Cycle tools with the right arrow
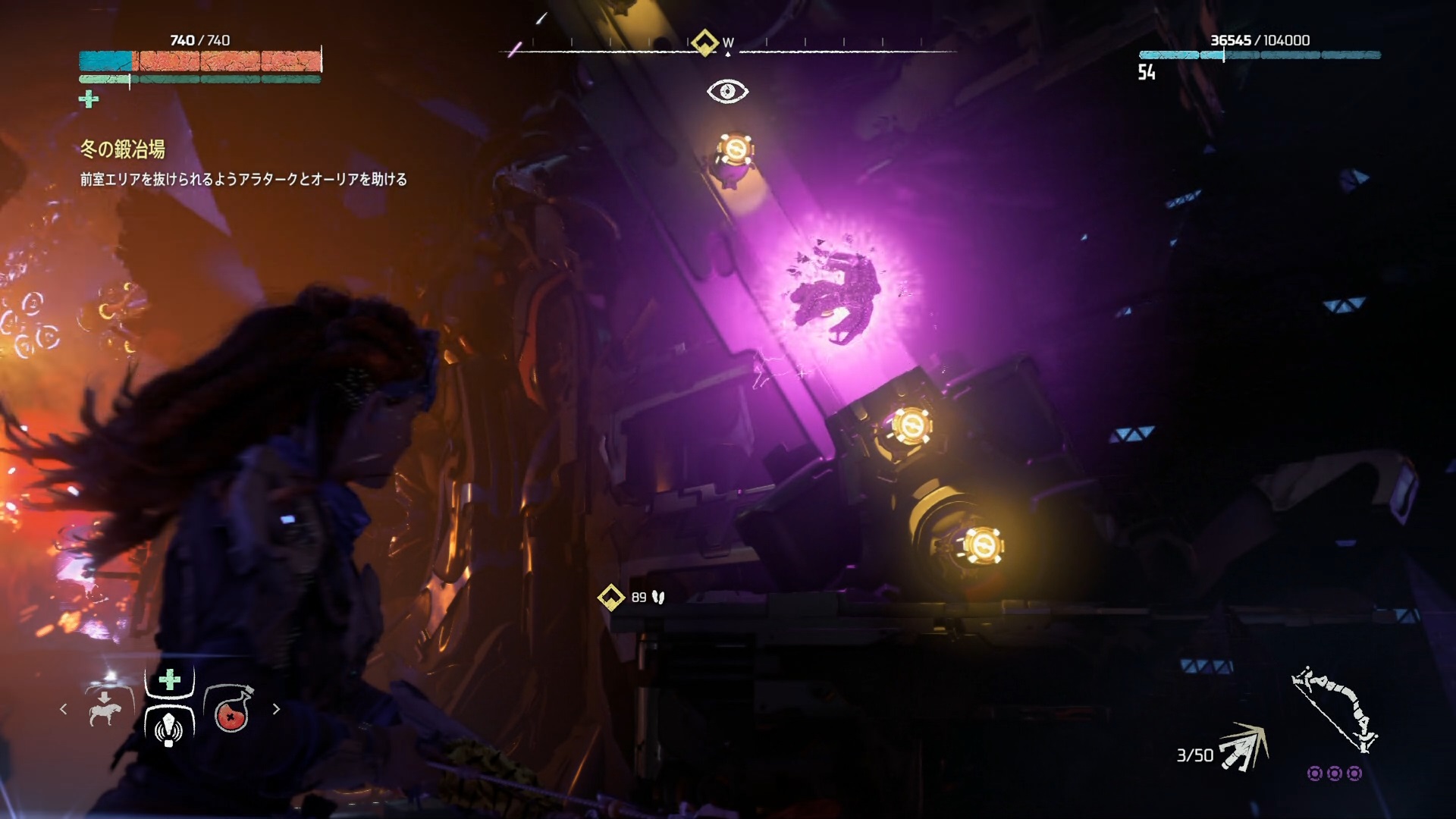1456x819 pixels. (276, 709)
